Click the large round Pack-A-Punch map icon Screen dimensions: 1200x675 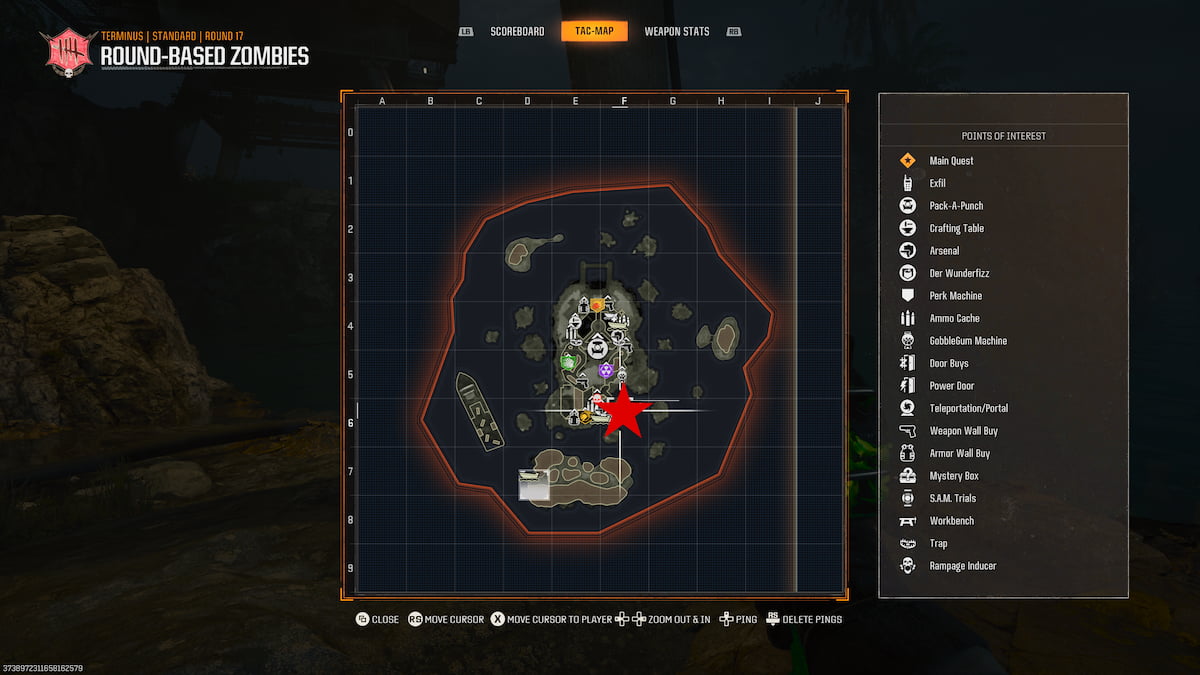[598, 348]
